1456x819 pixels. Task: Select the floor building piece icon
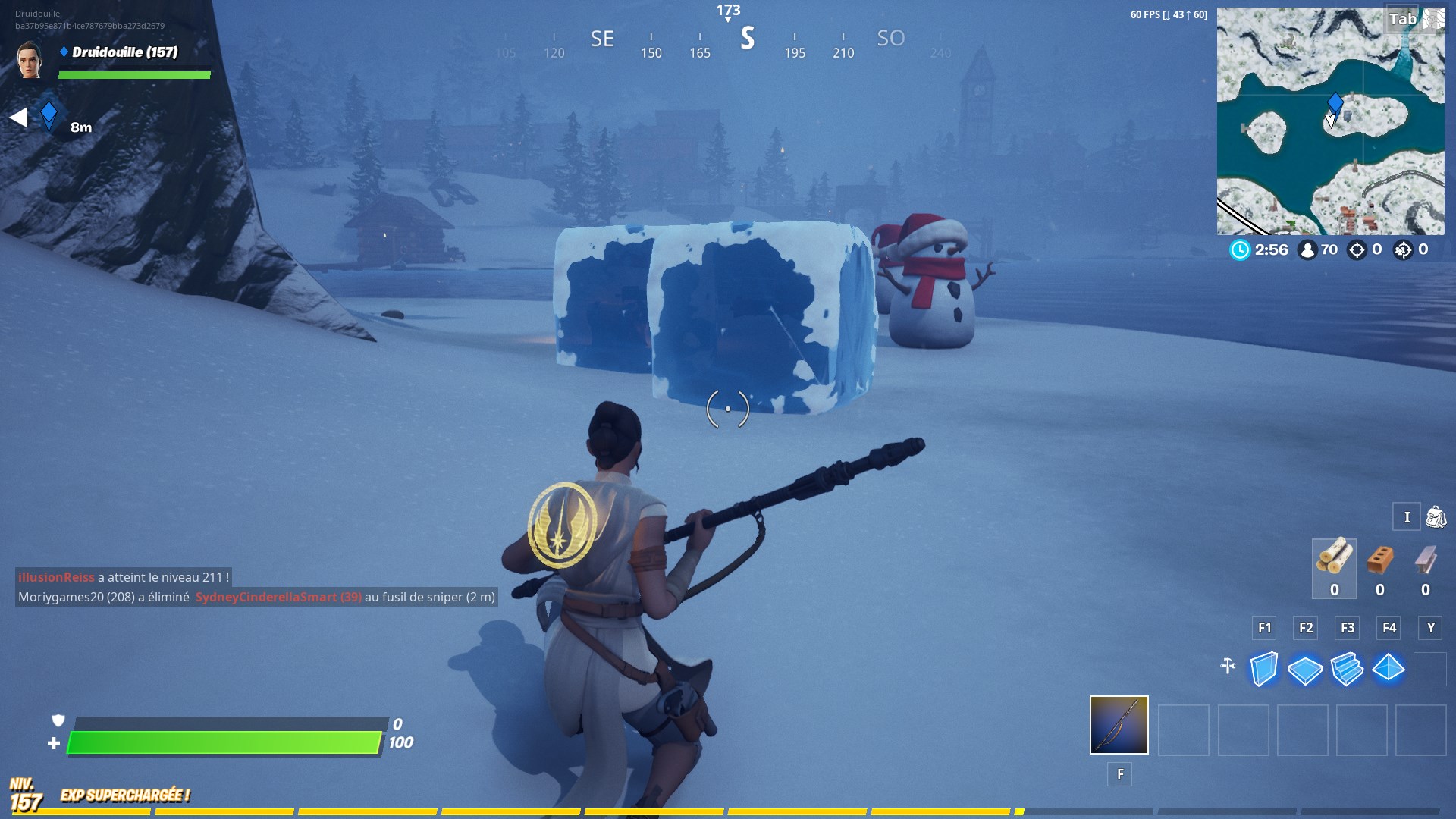coord(1307,670)
